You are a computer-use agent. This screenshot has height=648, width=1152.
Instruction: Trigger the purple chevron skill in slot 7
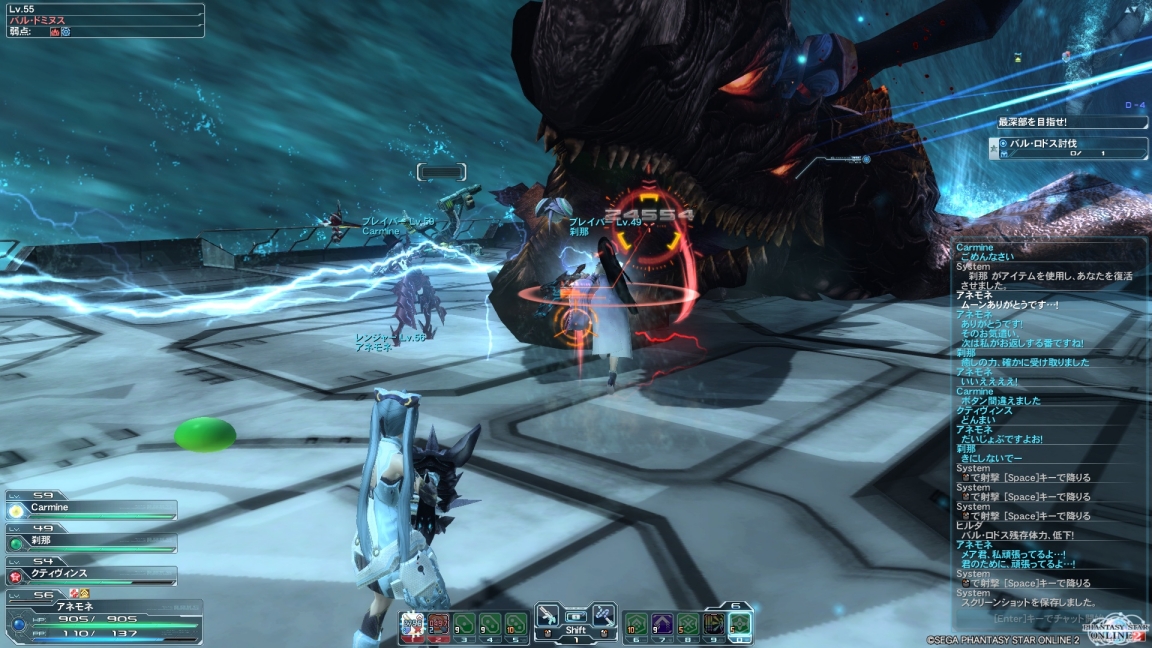pyautogui.click(x=662, y=624)
